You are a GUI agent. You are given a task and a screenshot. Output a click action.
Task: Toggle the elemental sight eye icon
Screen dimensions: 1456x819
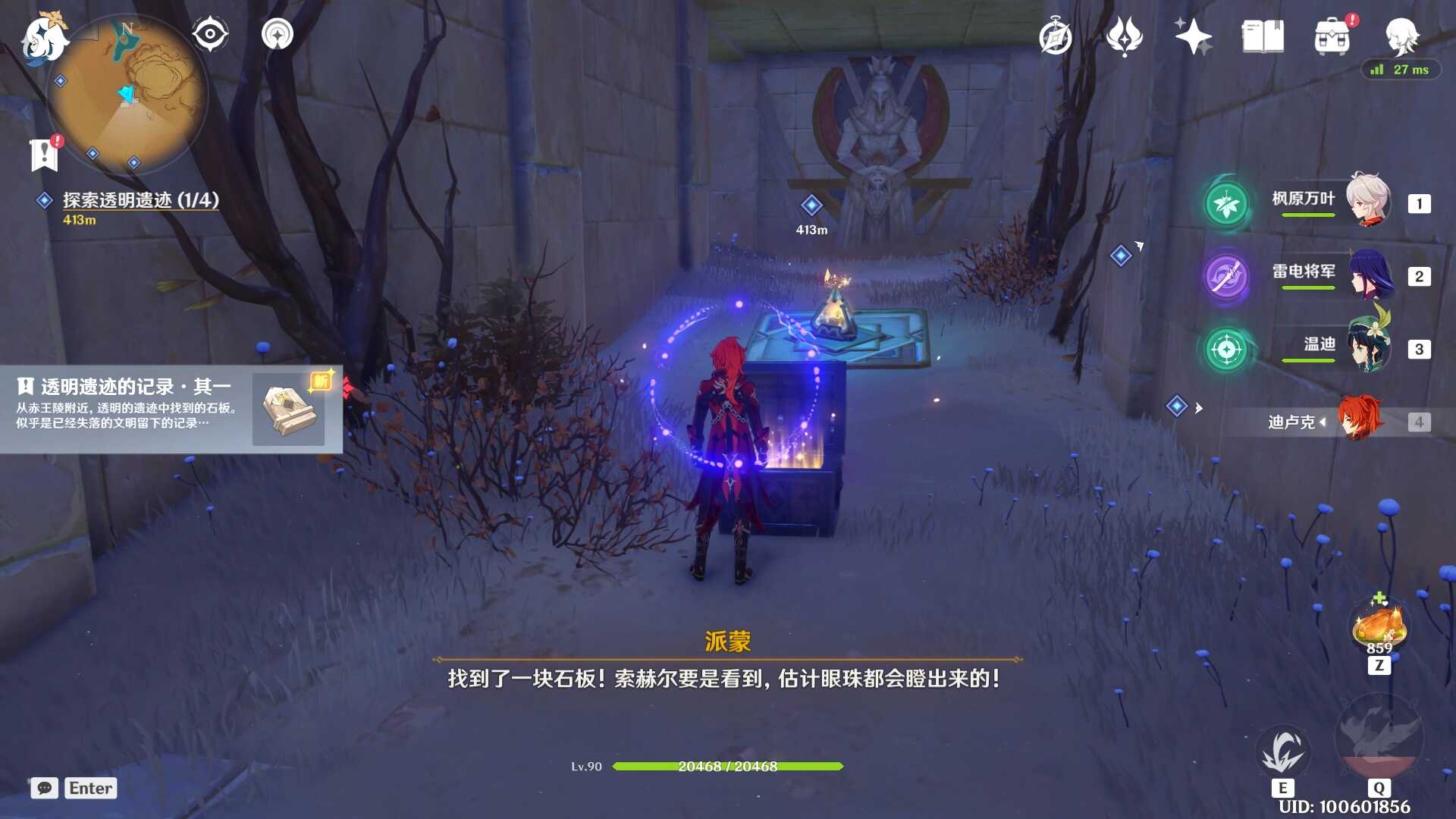[210, 34]
